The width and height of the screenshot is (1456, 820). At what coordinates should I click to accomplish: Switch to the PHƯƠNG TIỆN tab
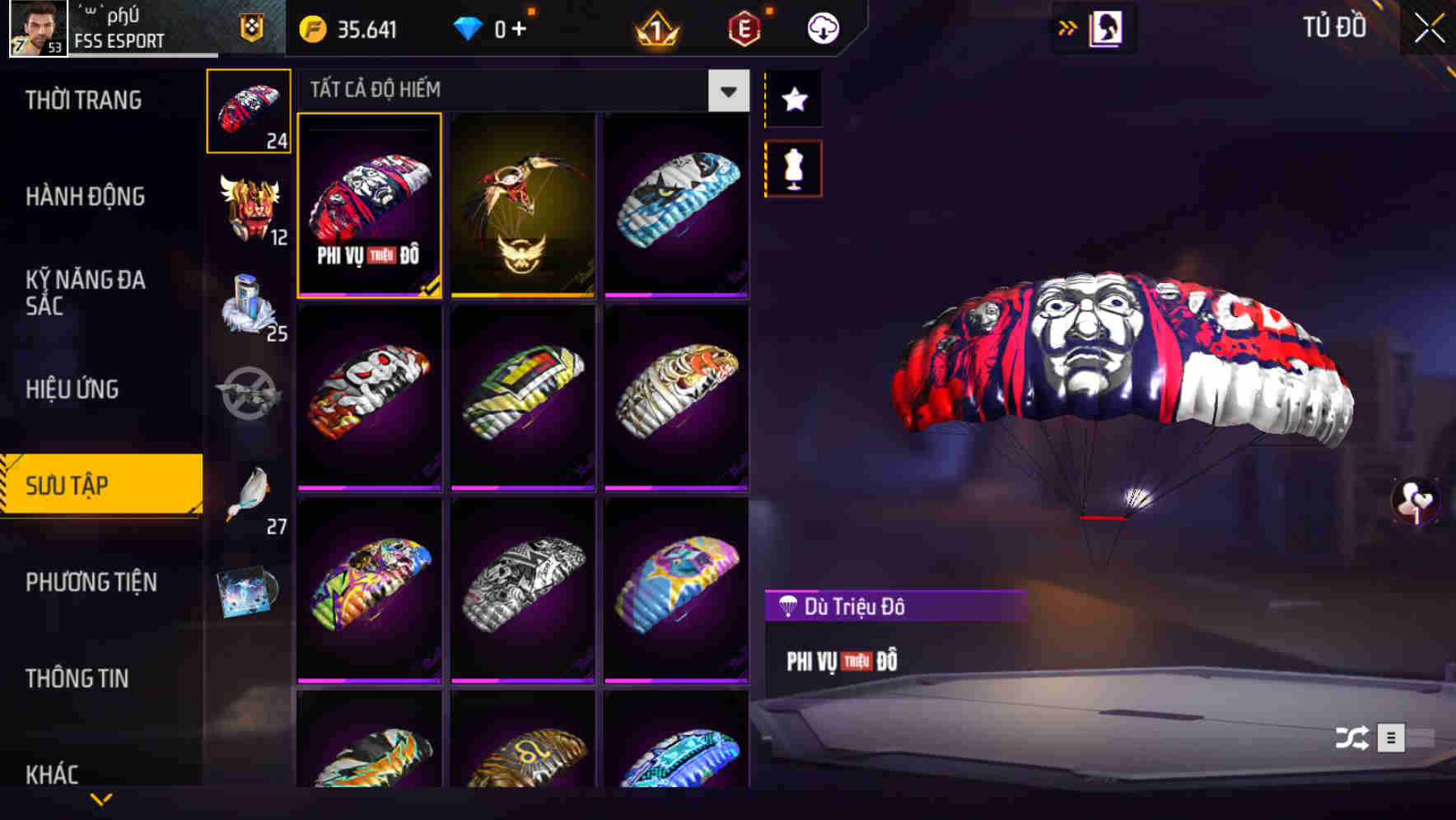coord(91,582)
